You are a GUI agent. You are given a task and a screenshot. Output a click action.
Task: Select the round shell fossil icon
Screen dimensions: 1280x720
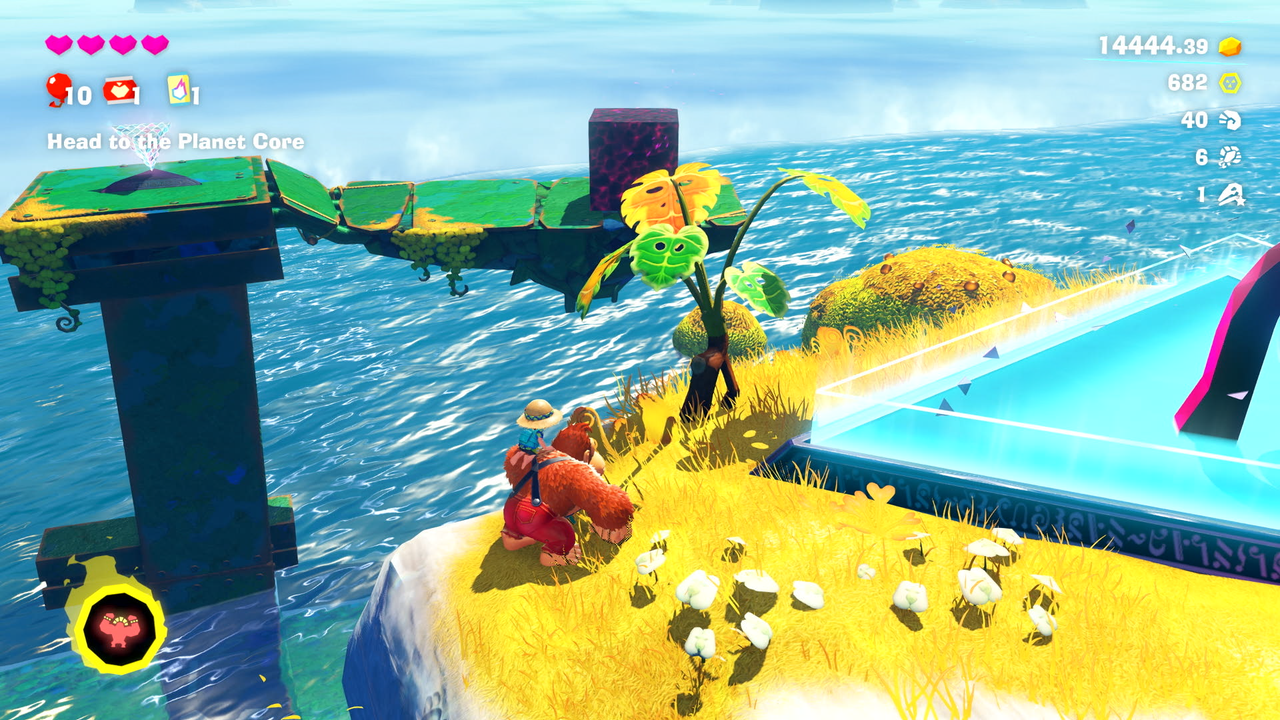1230,157
